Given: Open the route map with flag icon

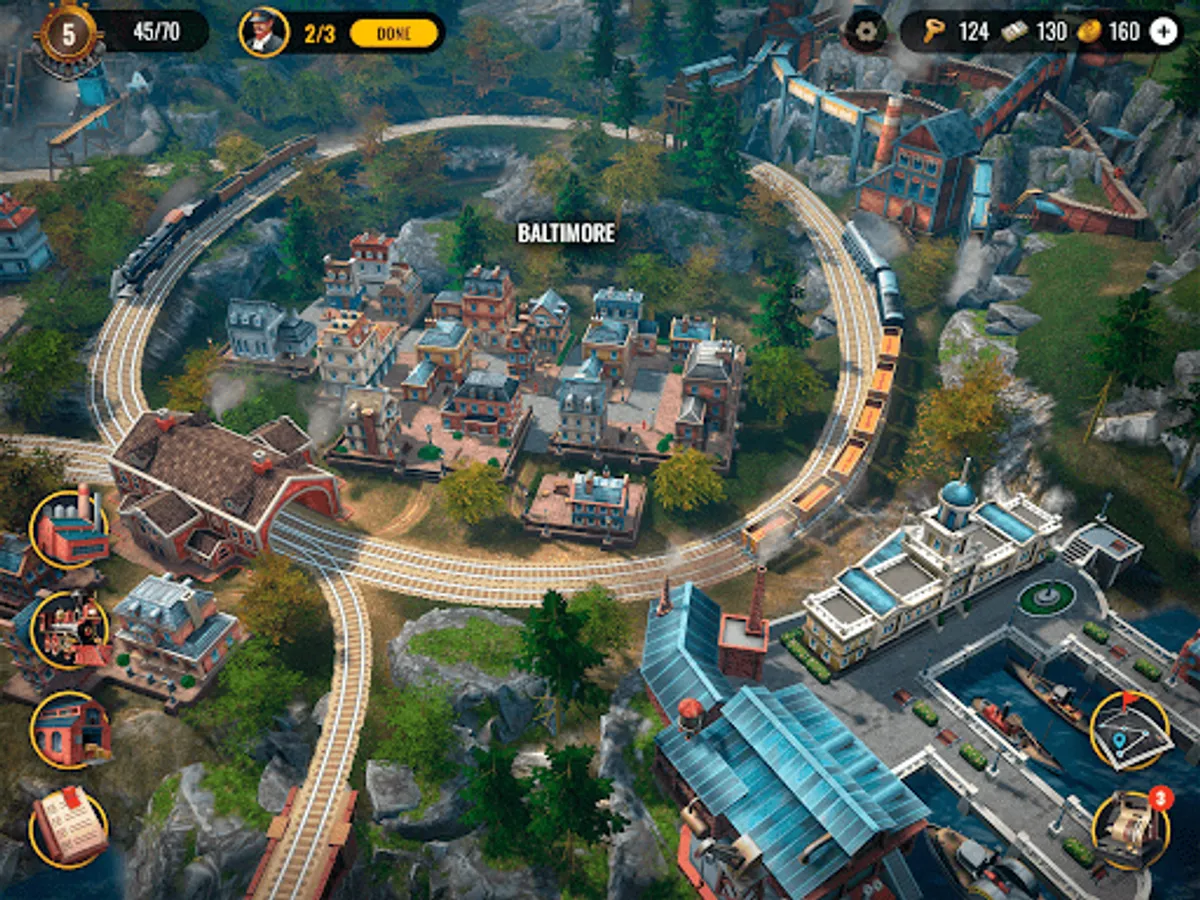Looking at the screenshot, I should coord(1130,730).
